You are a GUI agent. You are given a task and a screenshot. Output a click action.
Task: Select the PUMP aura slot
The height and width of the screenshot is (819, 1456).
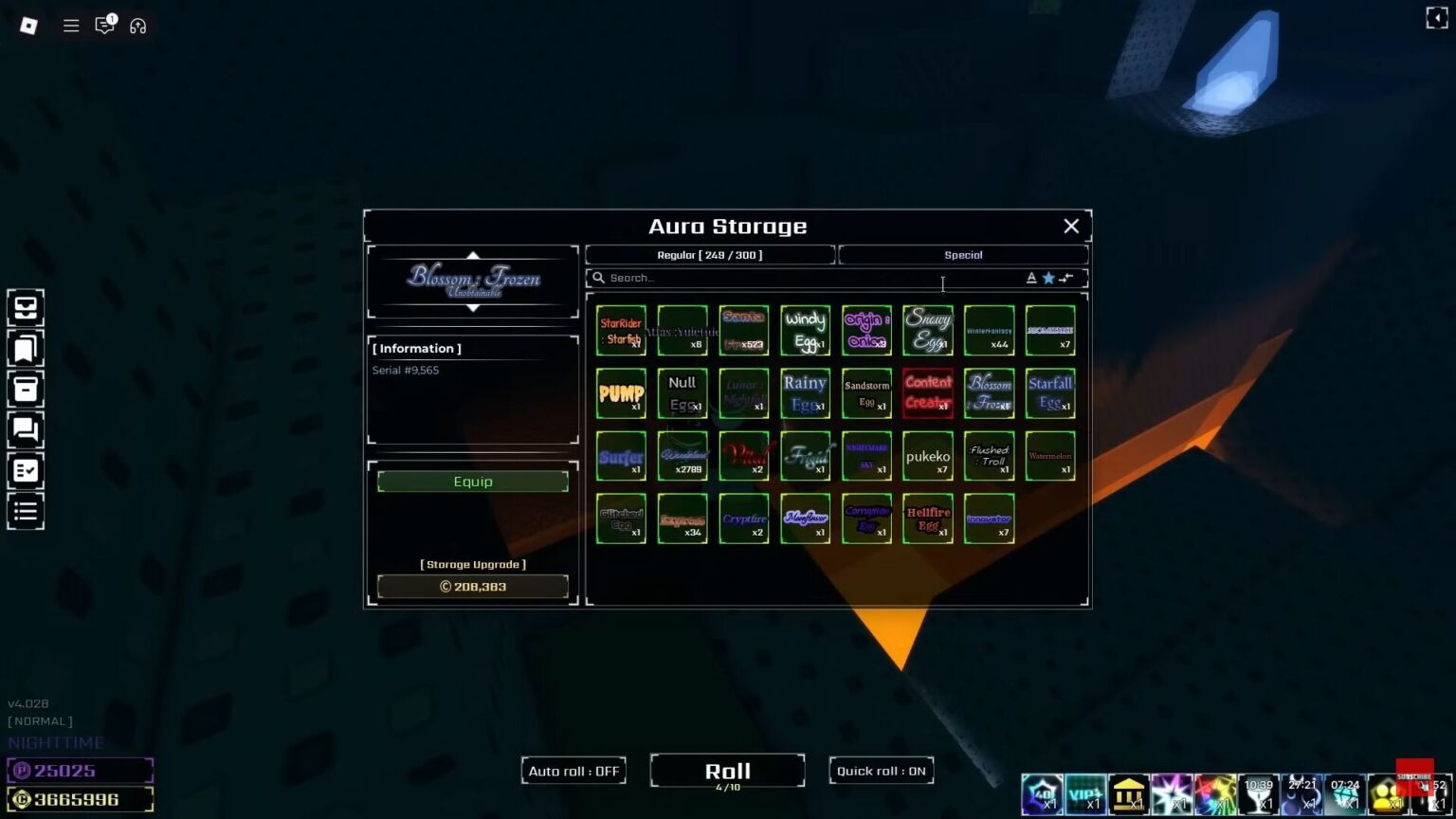tap(621, 393)
